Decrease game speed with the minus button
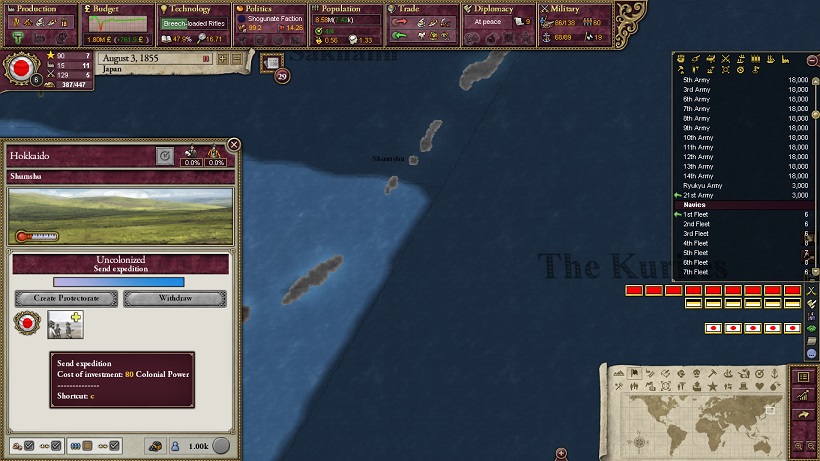The height and width of the screenshot is (461, 820). coord(236,59)
